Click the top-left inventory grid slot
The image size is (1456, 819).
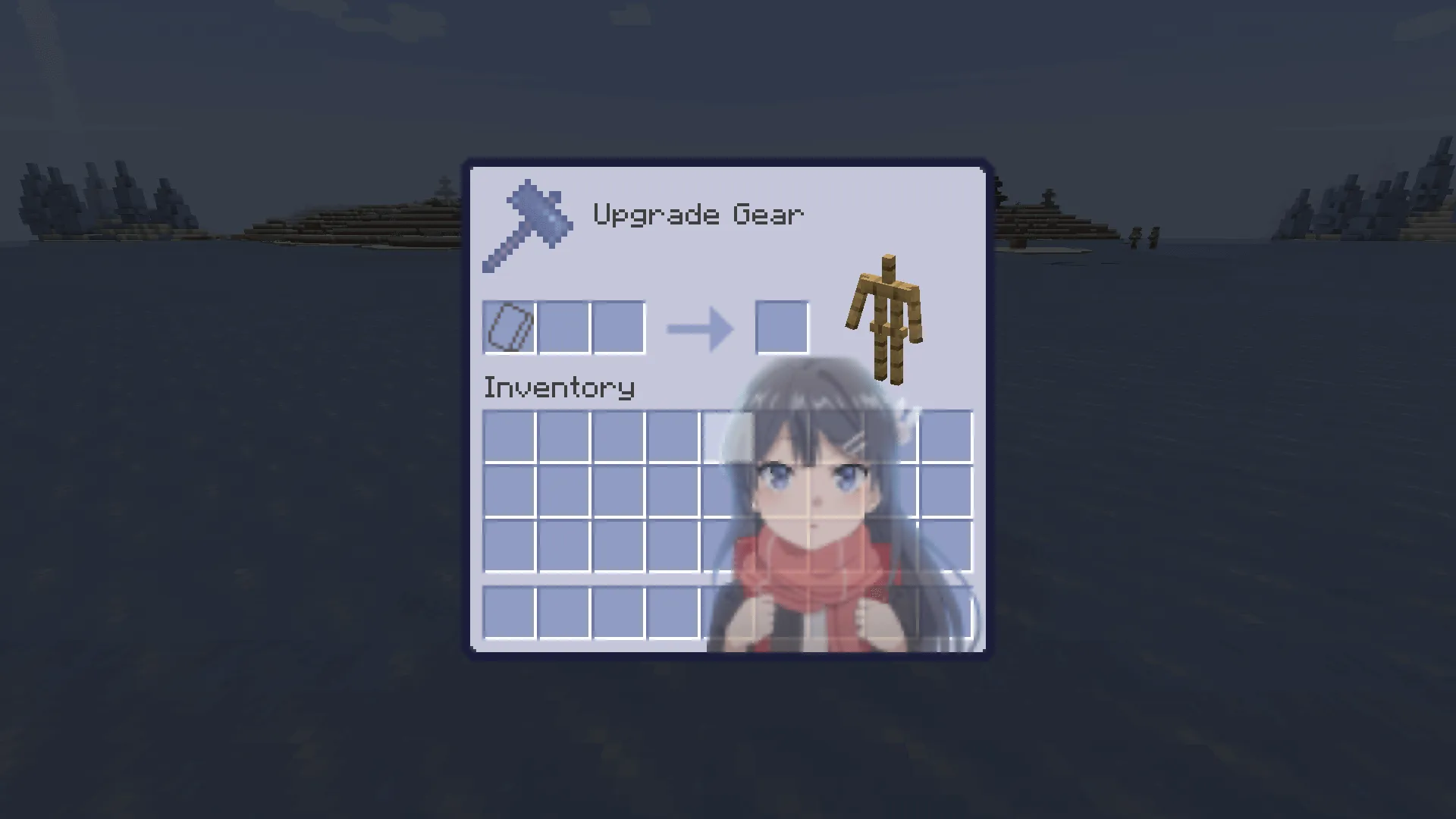(x=508, y=436)
